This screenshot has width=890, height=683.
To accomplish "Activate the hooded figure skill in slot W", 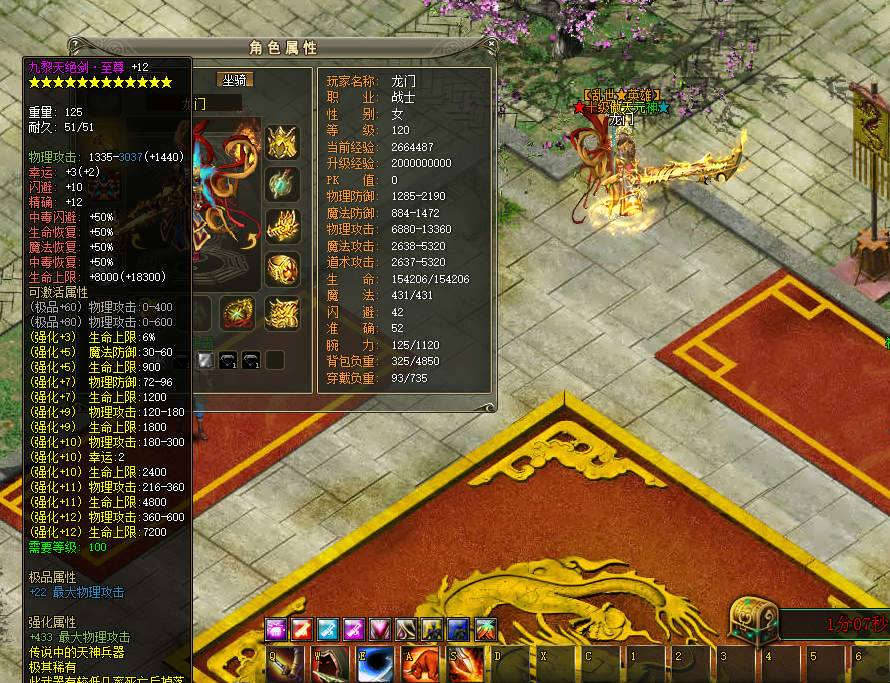I will pos(329,664).
